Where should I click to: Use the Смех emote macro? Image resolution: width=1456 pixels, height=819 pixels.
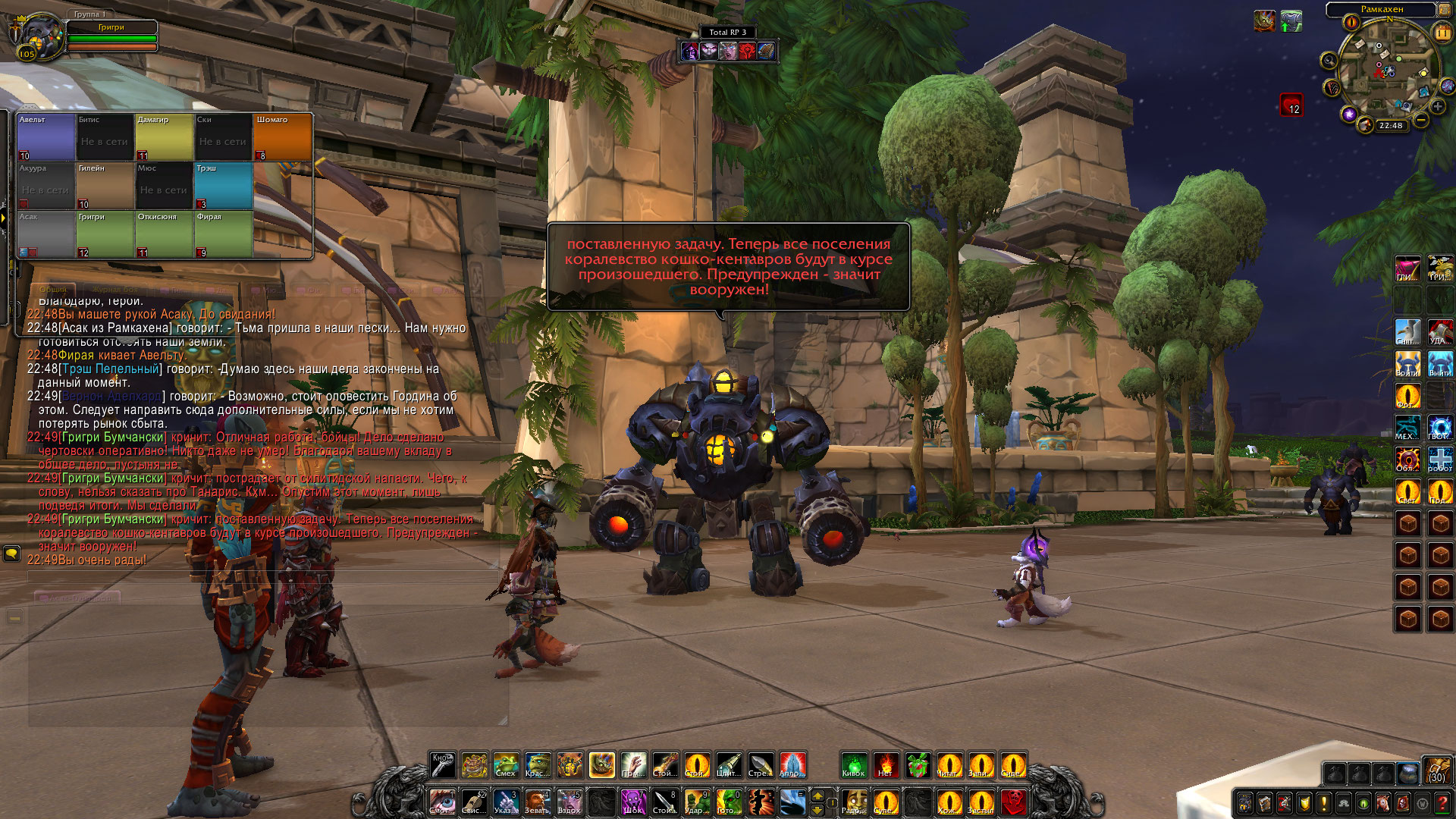click(x=506, y=765)
